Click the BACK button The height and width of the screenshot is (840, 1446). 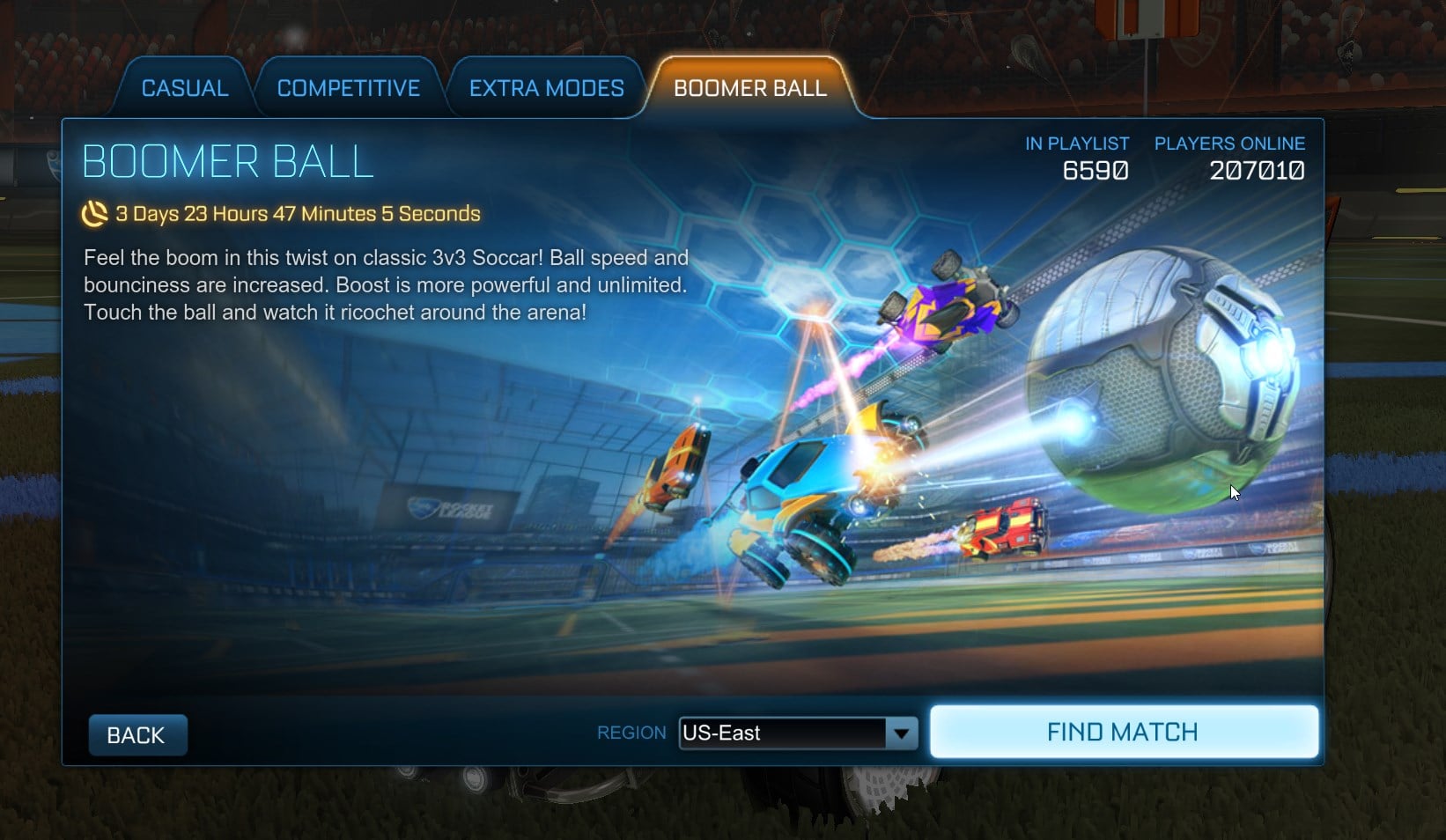click(137, 733)
